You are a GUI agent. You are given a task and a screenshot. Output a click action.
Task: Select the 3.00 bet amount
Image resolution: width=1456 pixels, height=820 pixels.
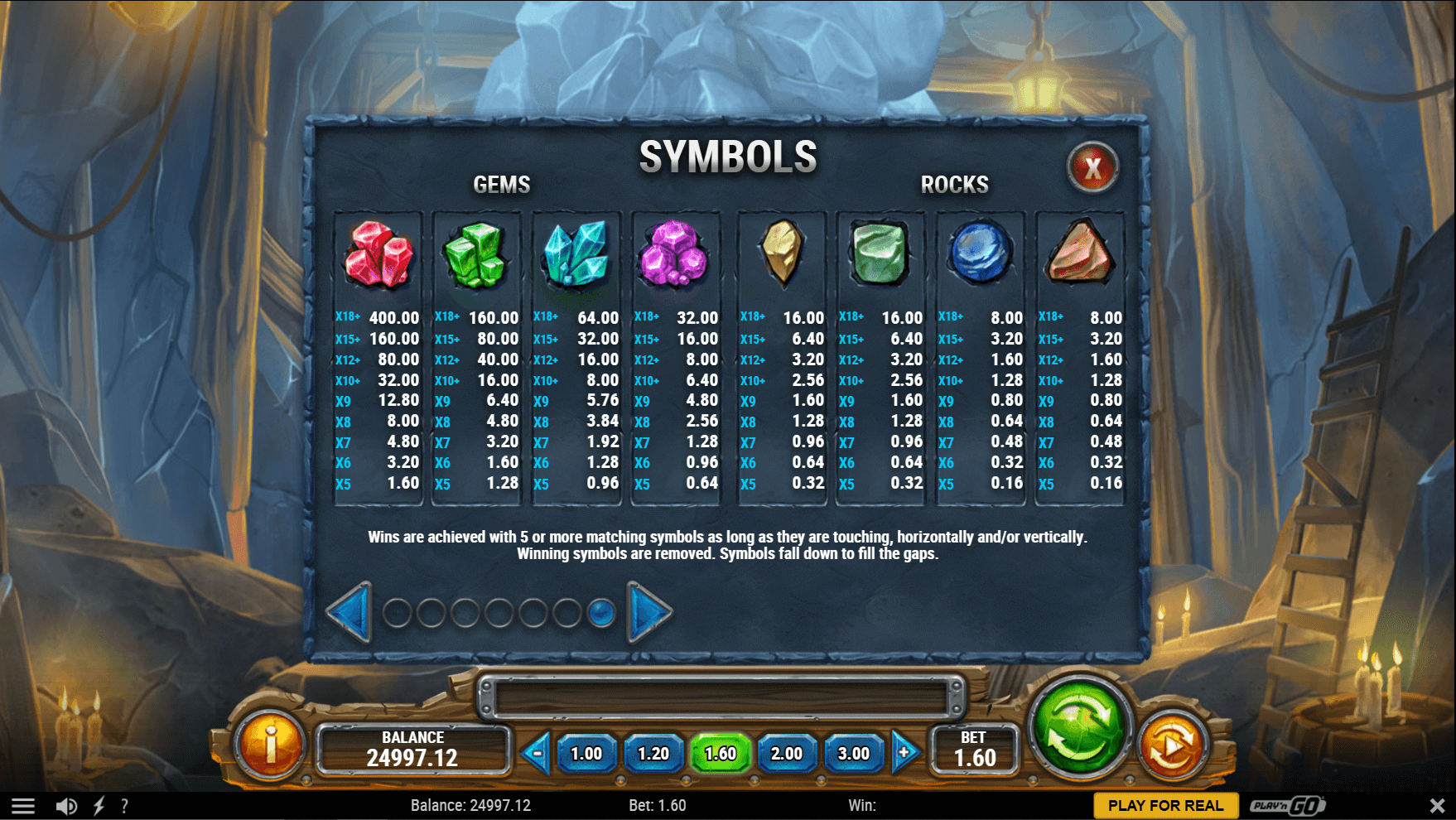click(854, 754)
